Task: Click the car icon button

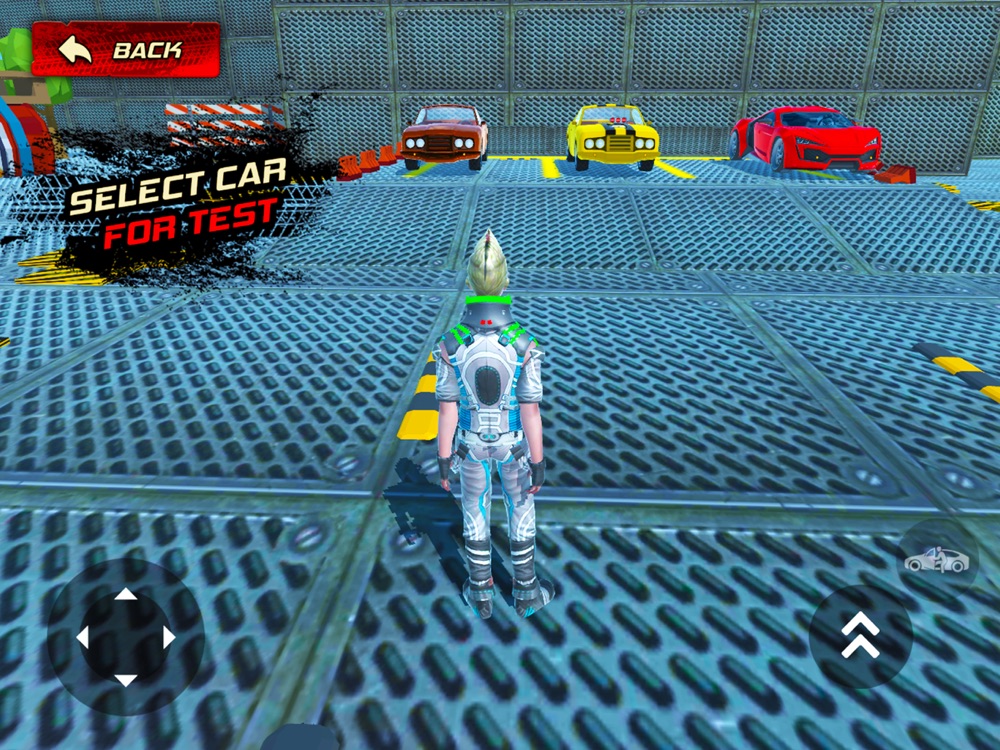Action: [x=937, y=561]
